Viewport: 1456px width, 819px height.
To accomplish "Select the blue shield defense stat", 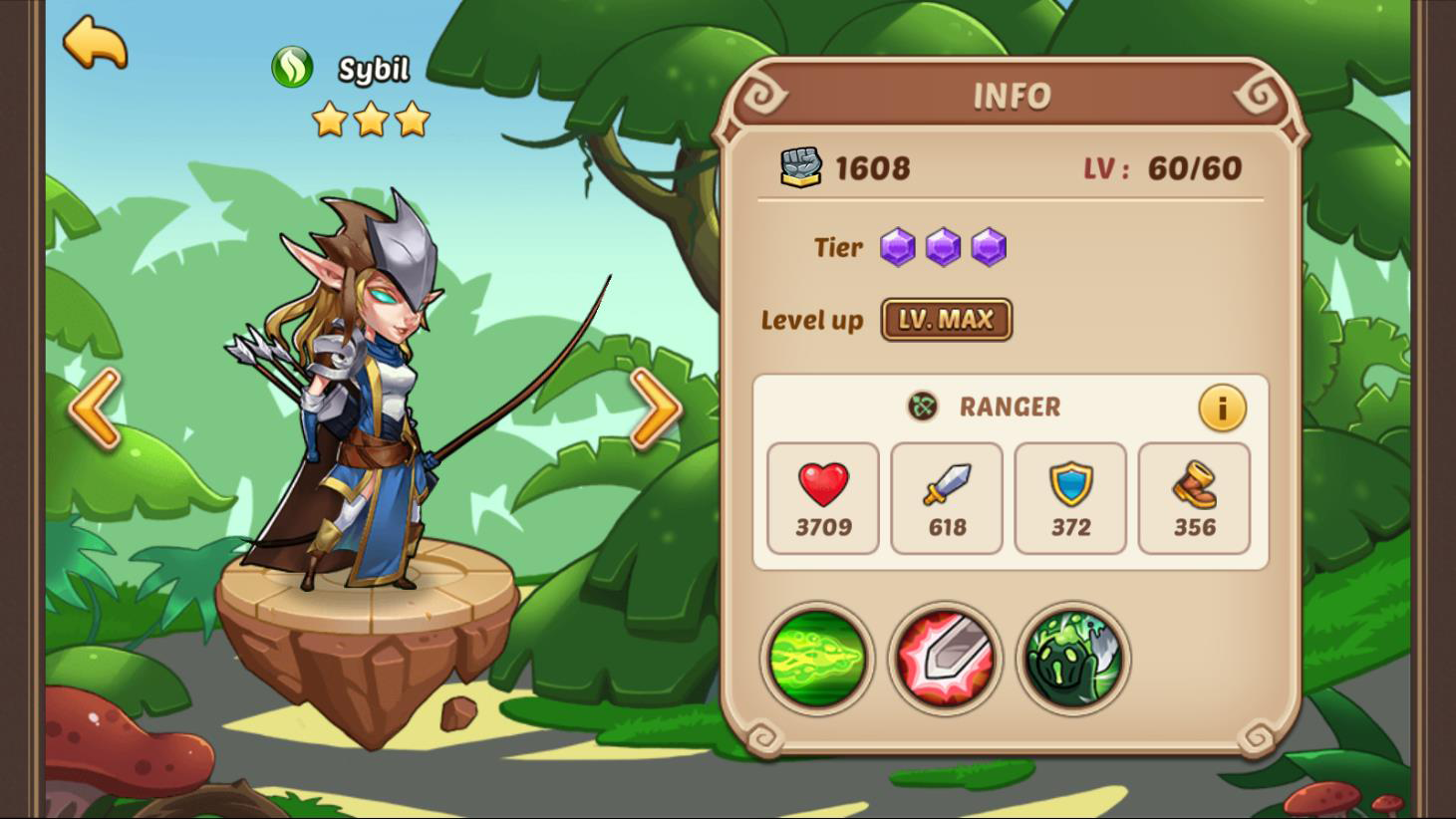I will coord(1070,498).
